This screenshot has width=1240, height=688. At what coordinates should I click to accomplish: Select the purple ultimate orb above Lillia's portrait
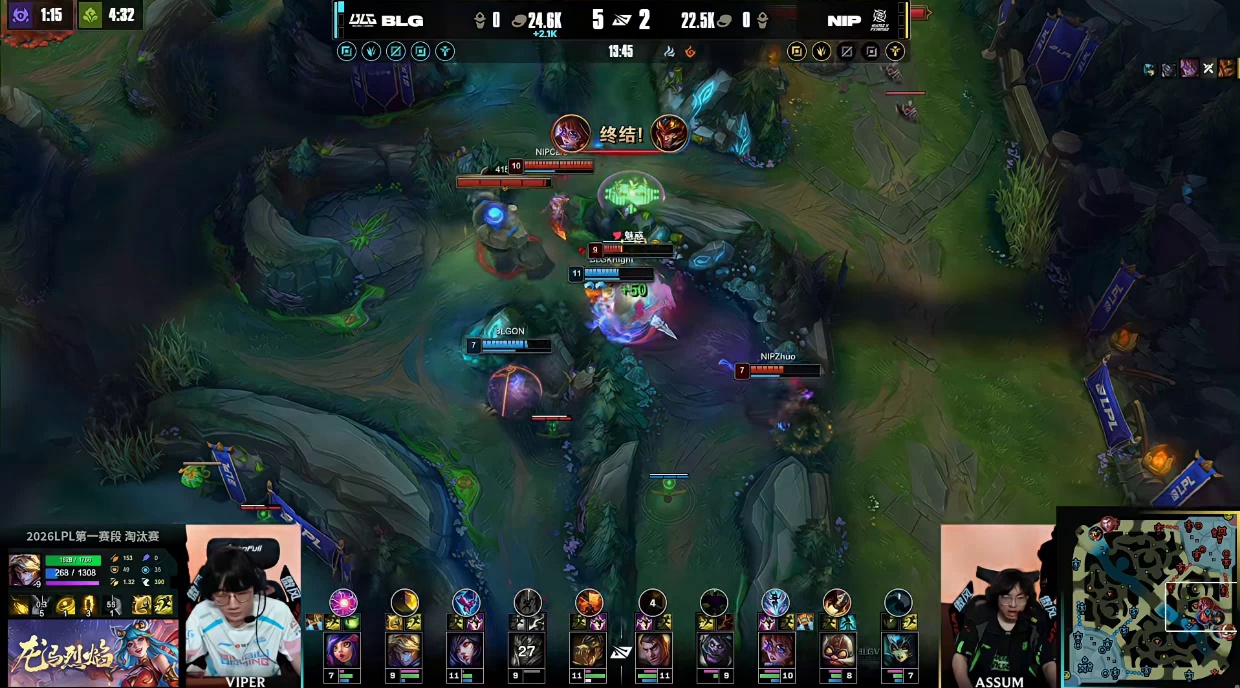click(x=343, y=601)
